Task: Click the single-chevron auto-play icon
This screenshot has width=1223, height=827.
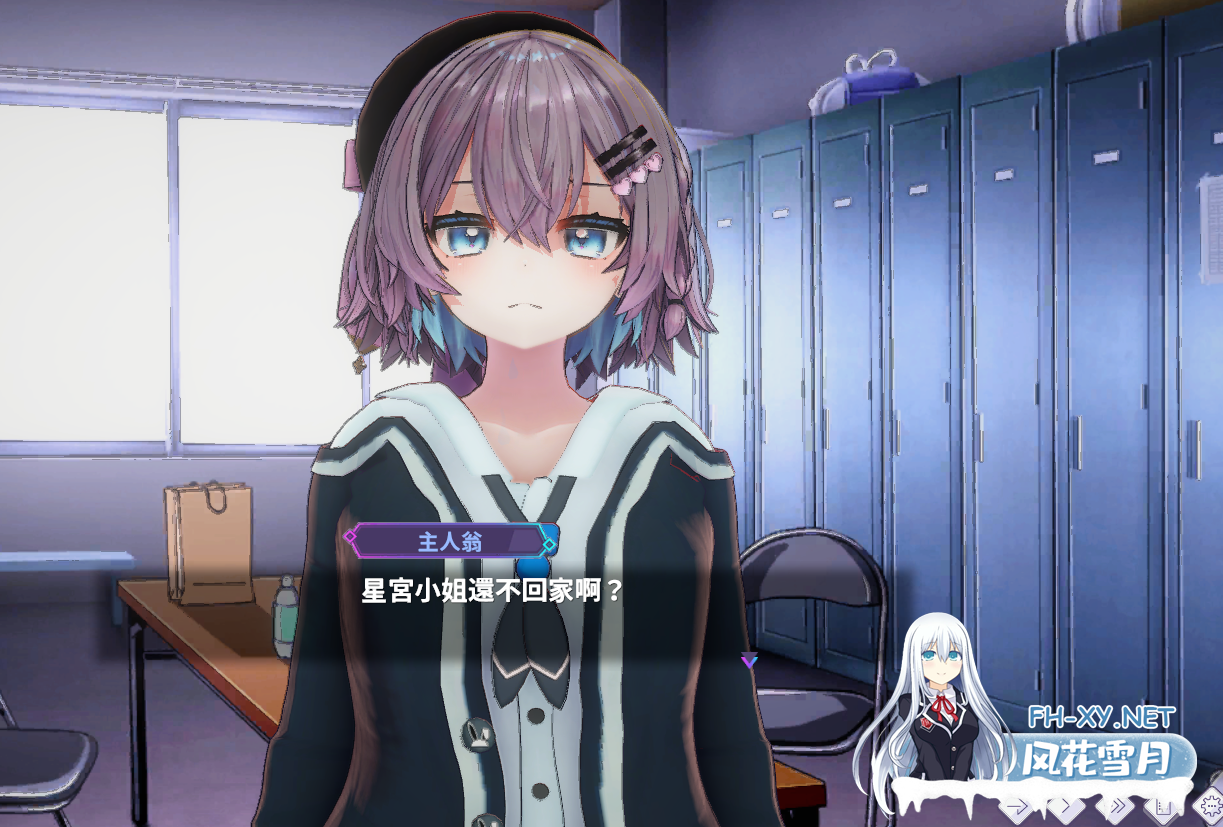Action: click(1066, 806)
